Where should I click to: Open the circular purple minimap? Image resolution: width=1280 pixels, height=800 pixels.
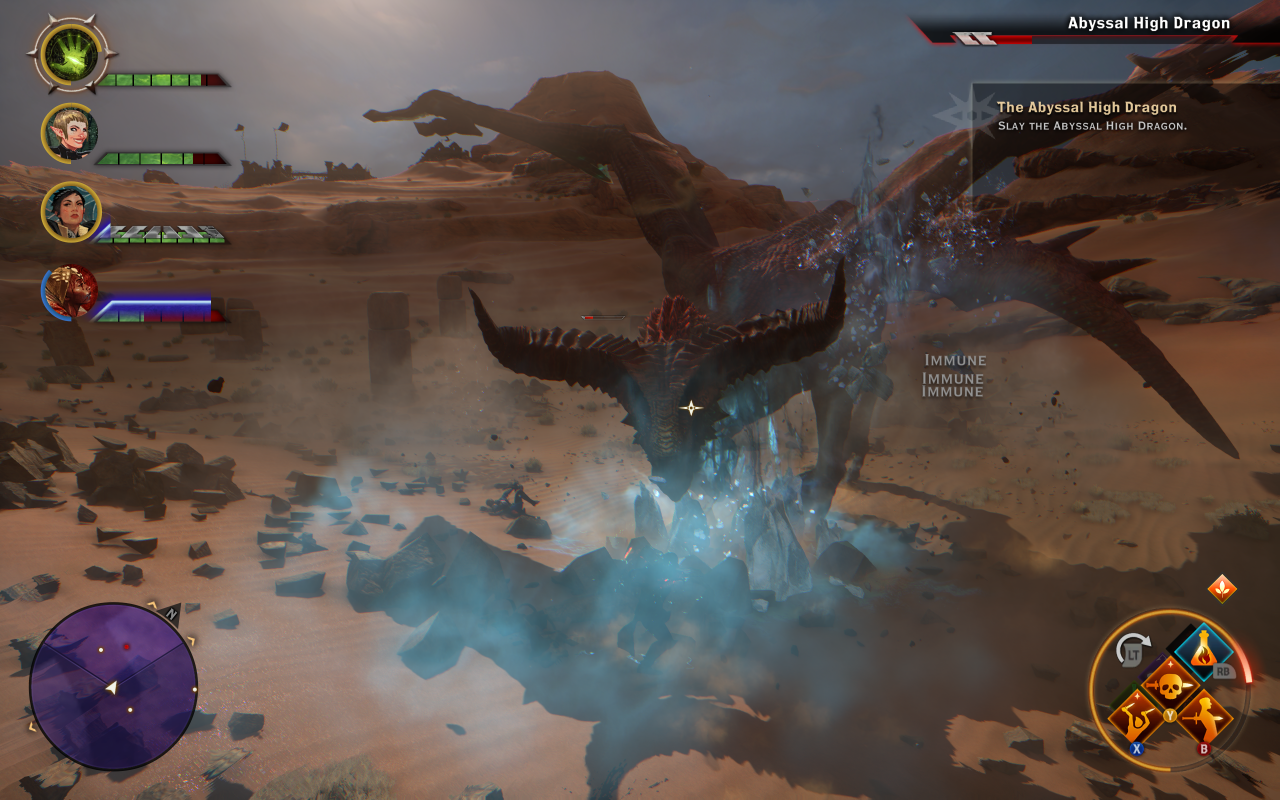tap(113, 686)
